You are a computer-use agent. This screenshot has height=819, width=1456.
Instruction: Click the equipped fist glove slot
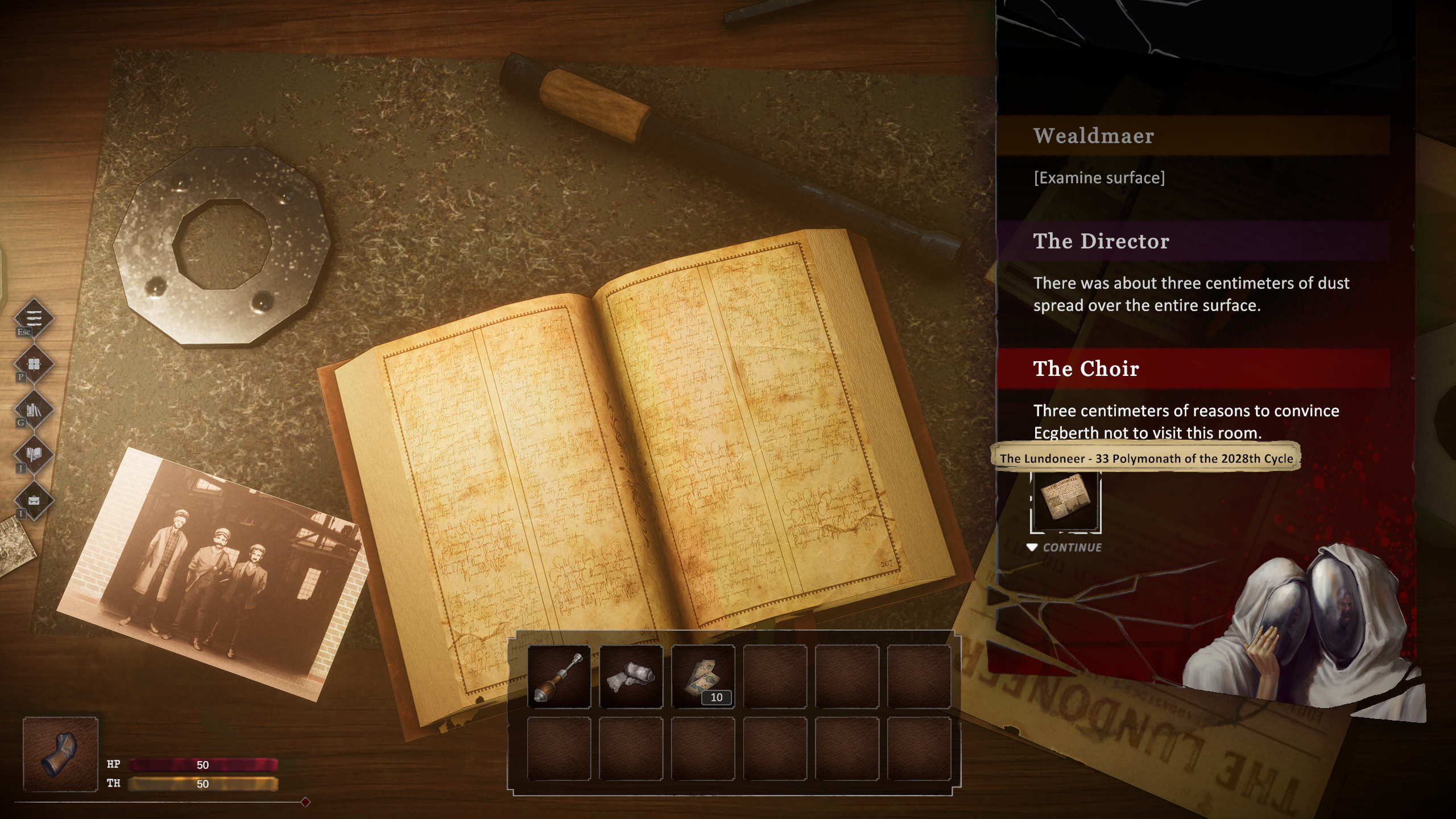[x=60, y=754]
